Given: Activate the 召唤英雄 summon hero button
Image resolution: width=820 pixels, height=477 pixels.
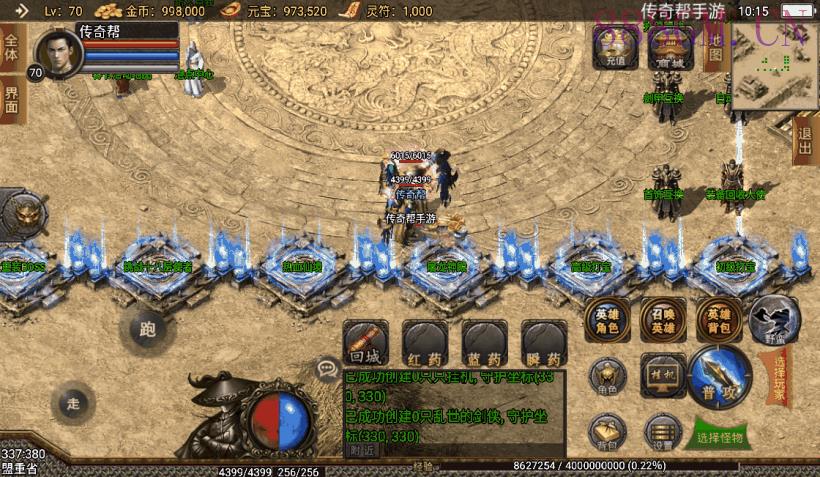Looking at the screenshot, I should point(663,317).
